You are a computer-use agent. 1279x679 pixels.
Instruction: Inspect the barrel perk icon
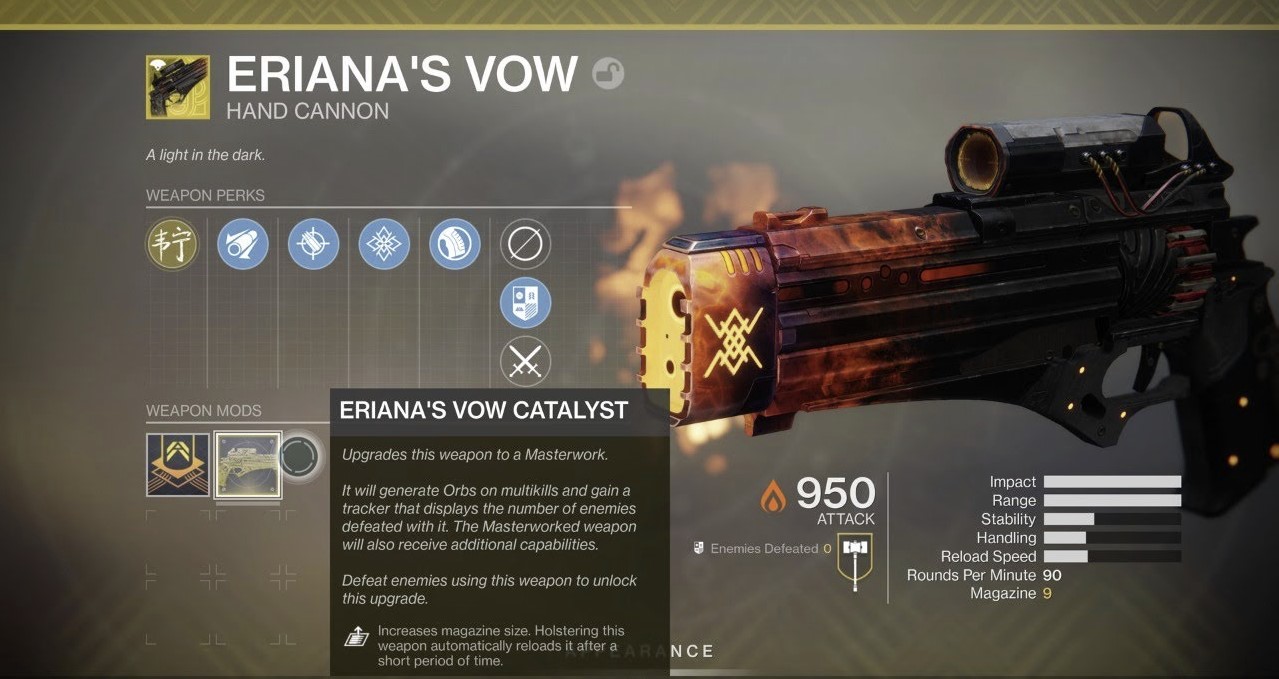[243, 244]
